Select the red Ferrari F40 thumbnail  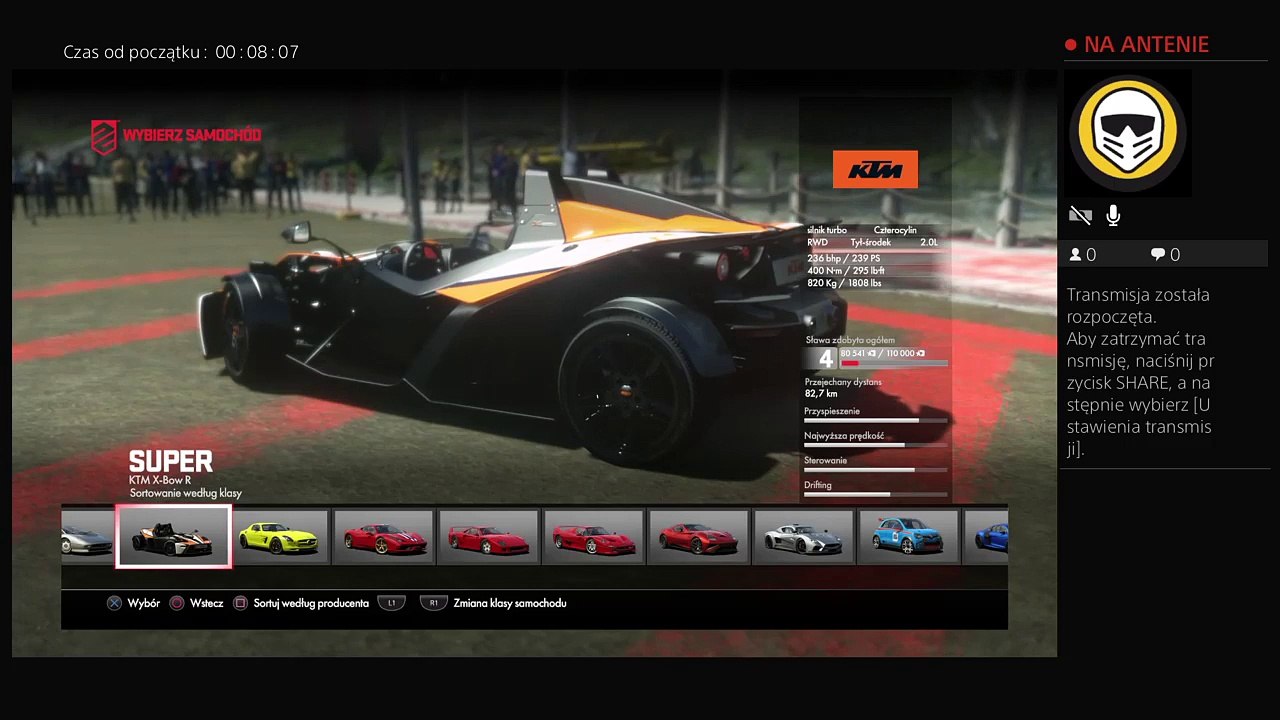(x=489, y=537)
